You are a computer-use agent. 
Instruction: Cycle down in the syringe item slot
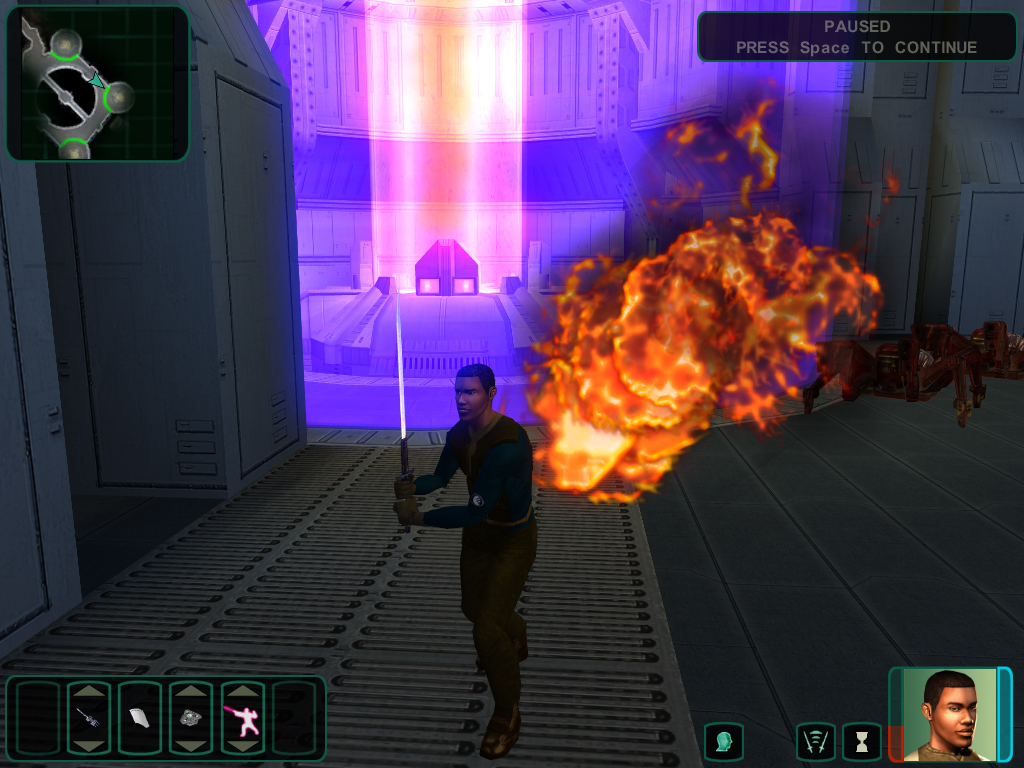coord(88,745)
